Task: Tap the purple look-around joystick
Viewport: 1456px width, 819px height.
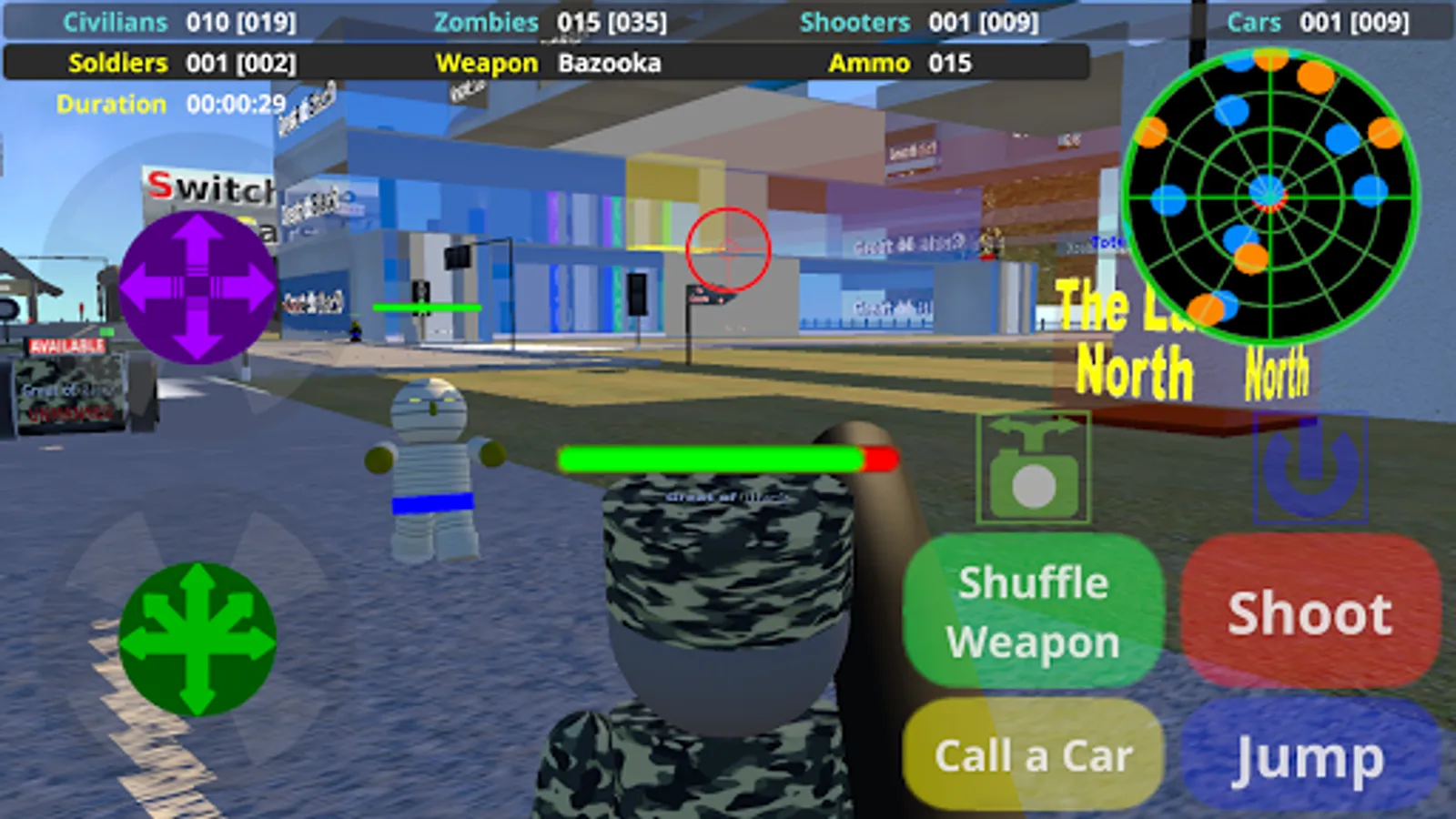Action: [x=198, y=284]
